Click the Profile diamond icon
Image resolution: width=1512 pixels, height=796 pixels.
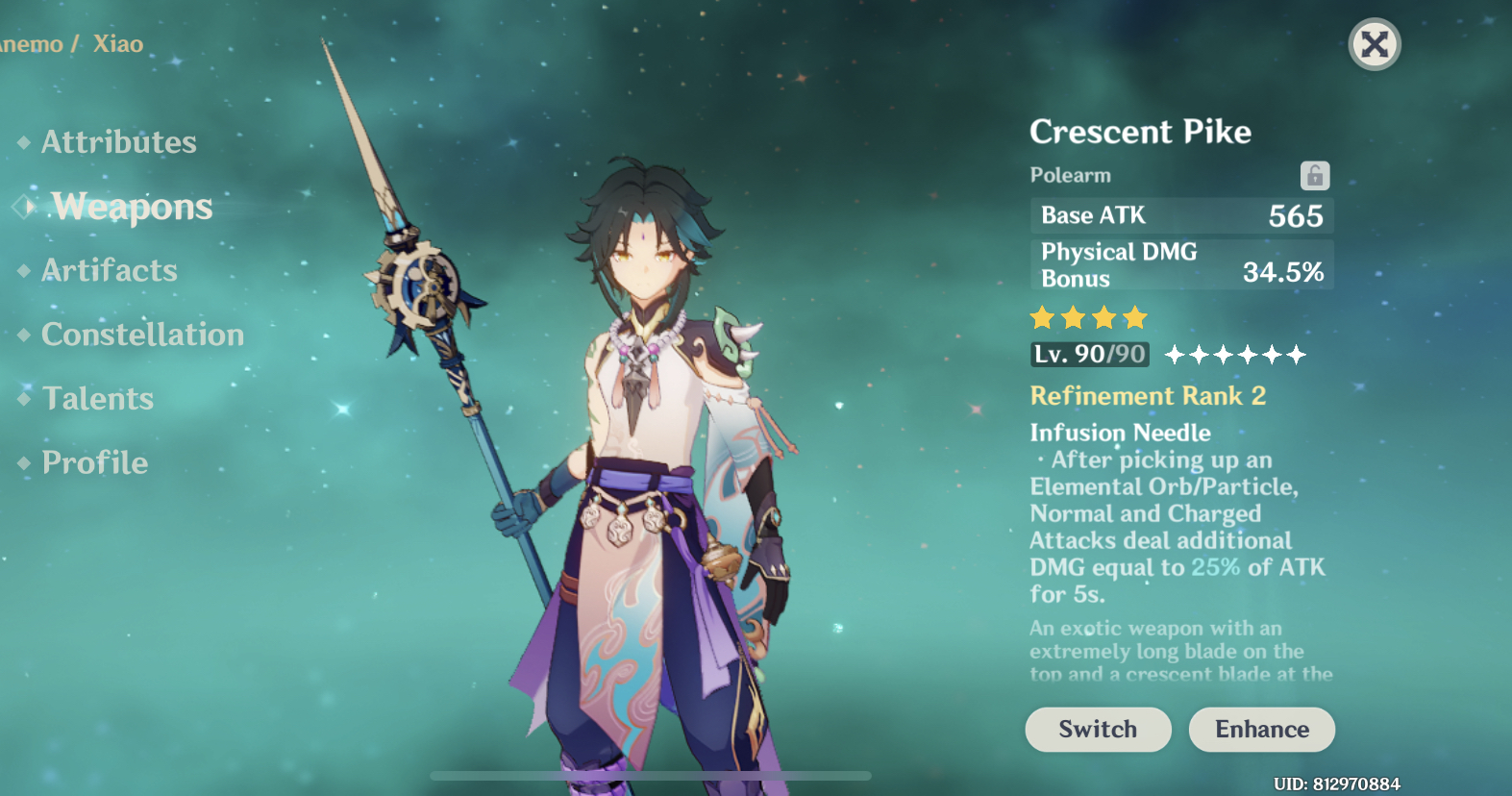24,462
